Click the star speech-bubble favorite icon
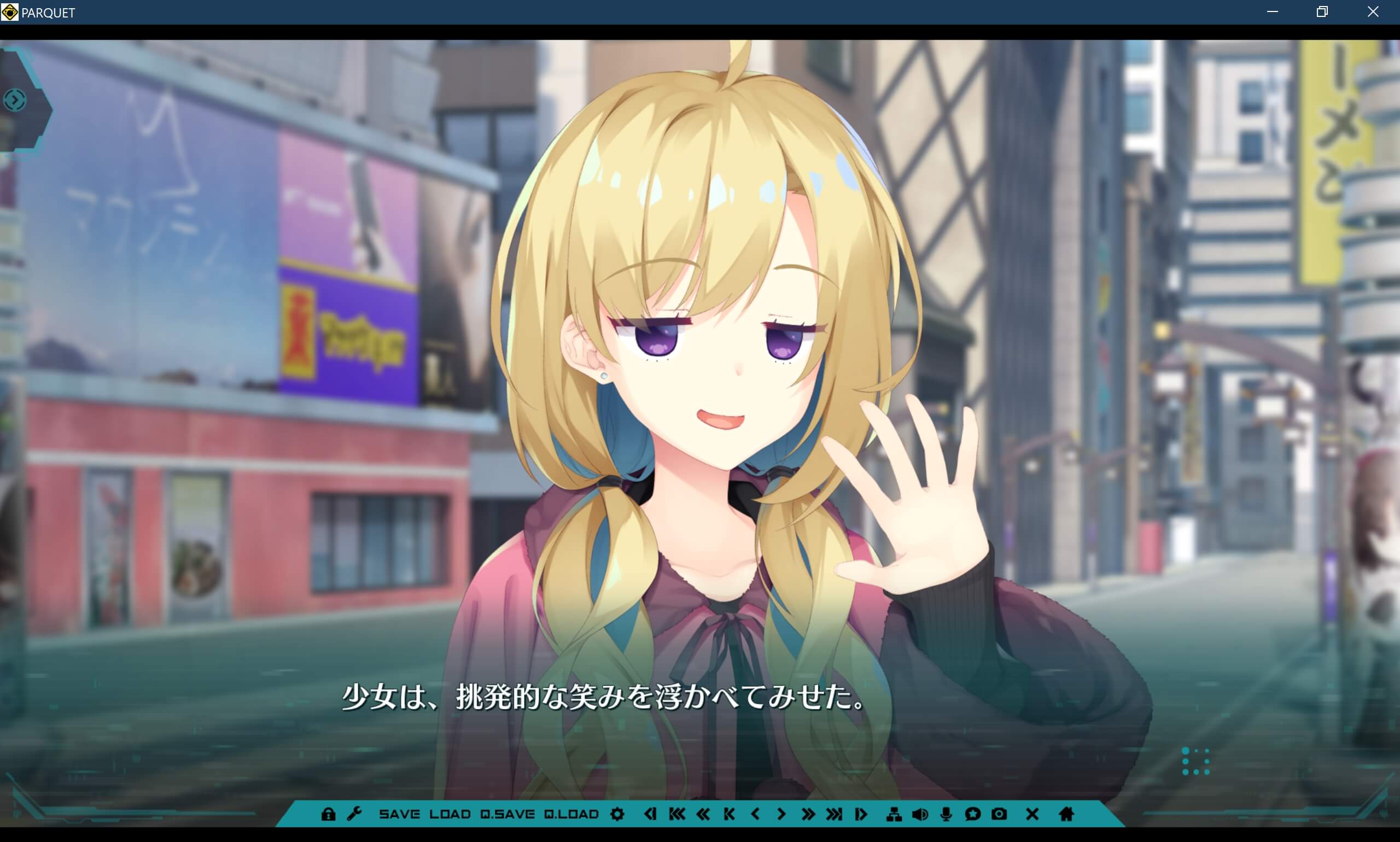1400x842 pixels. point(973,814)
